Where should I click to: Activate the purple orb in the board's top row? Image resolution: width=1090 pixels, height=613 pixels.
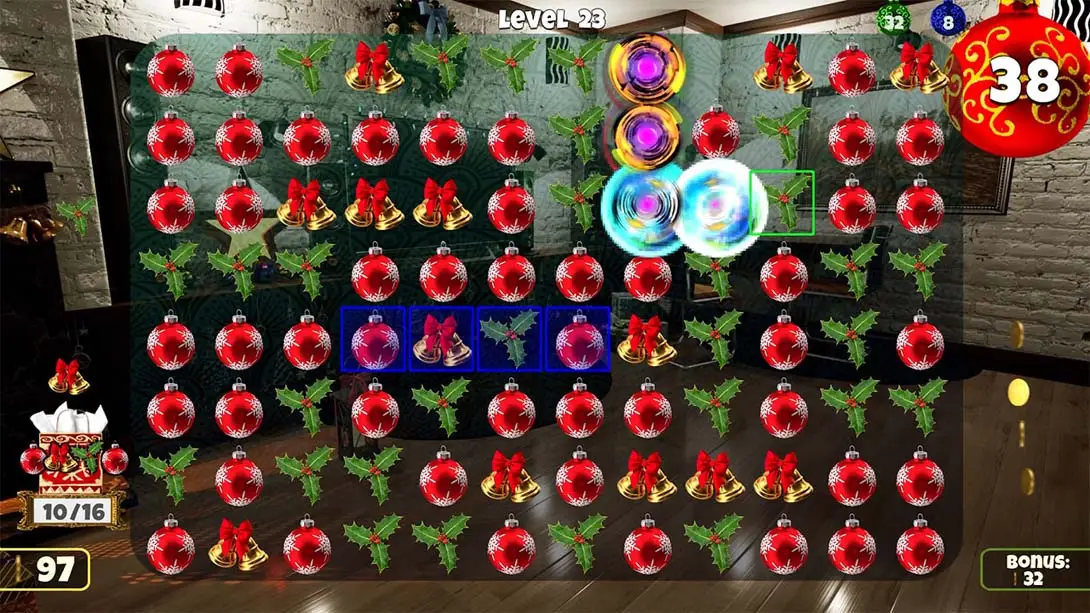[x=646, y=67]
